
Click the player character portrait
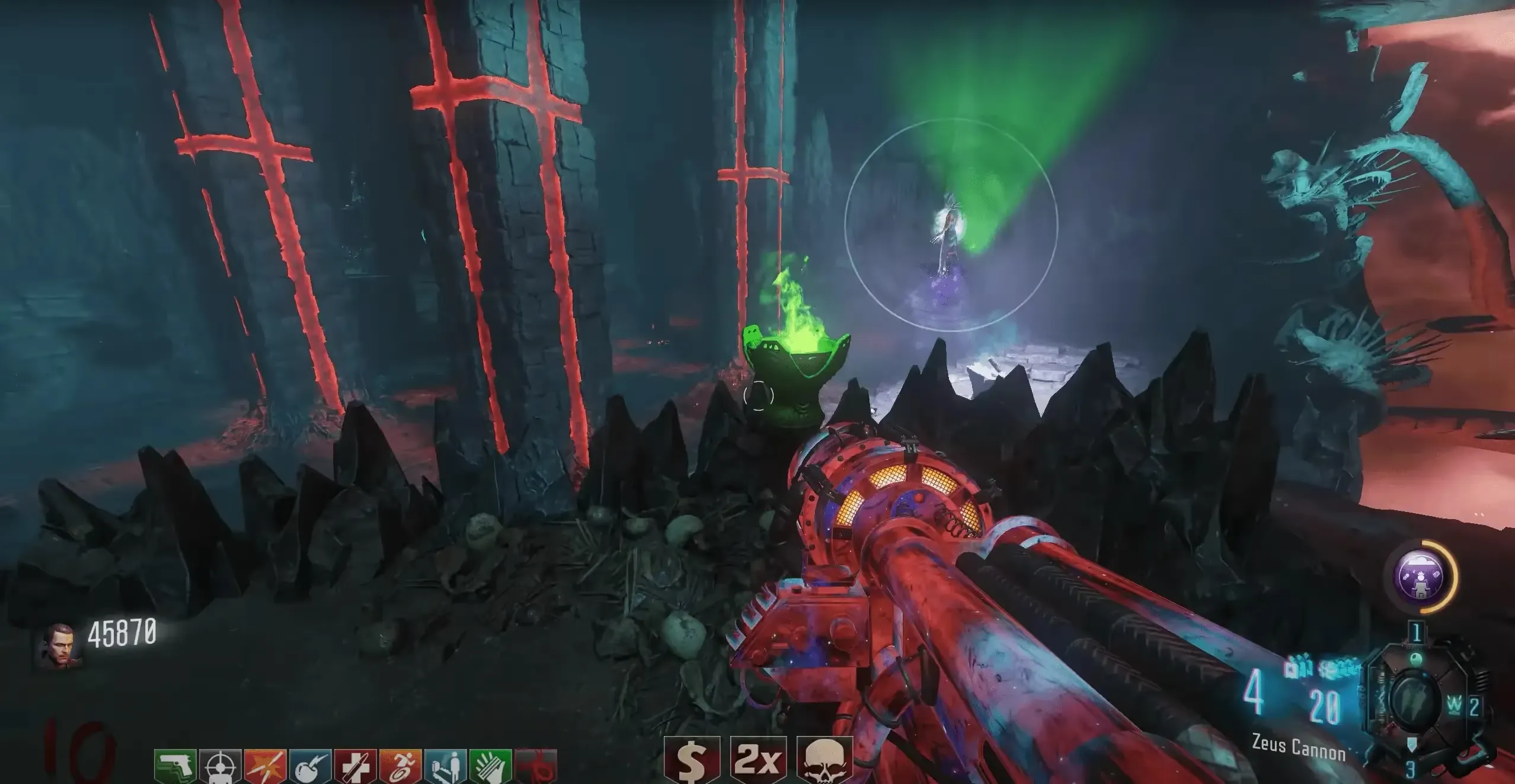[58, 646]
